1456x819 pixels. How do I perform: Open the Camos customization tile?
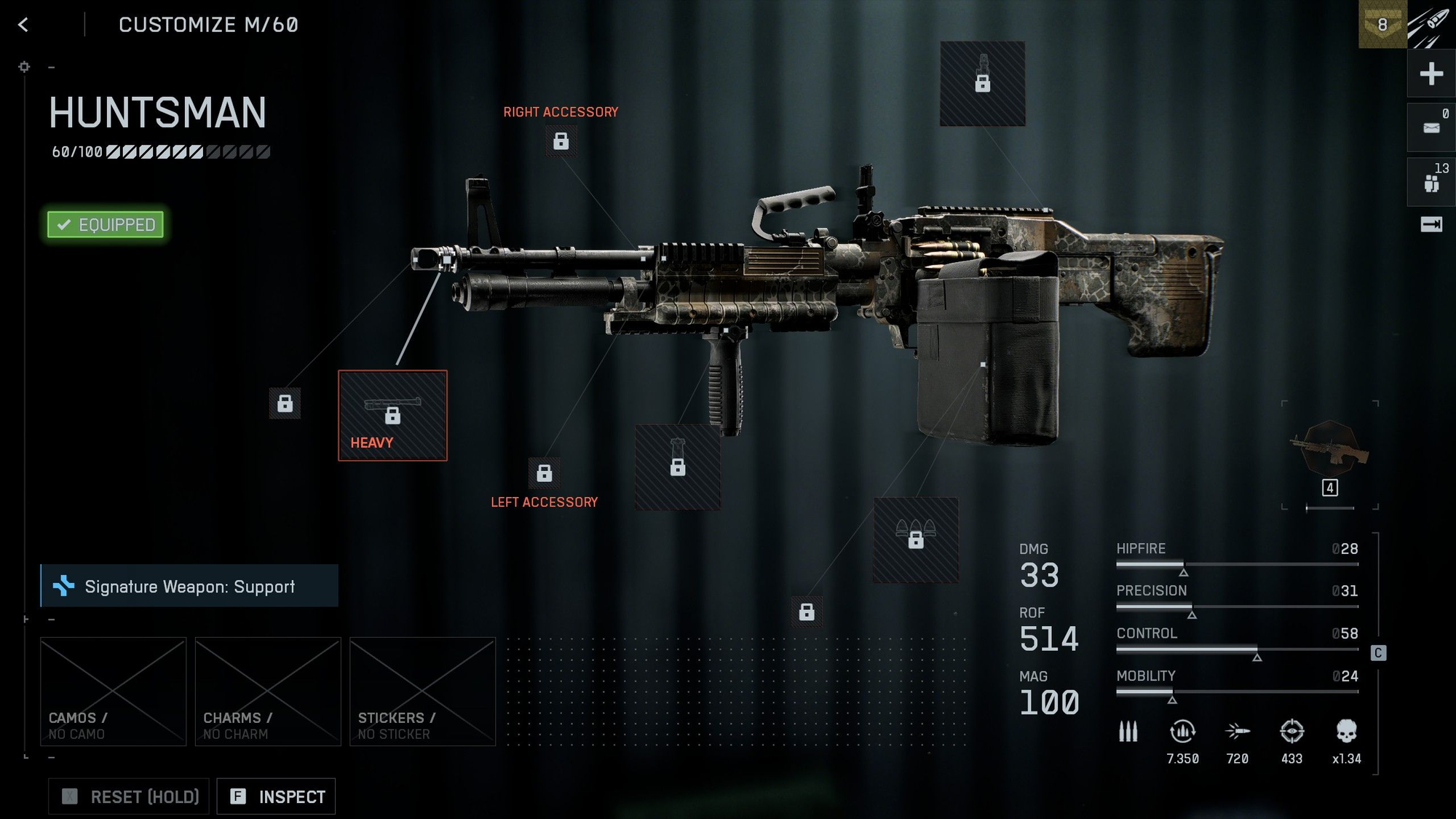click(114, 692)
